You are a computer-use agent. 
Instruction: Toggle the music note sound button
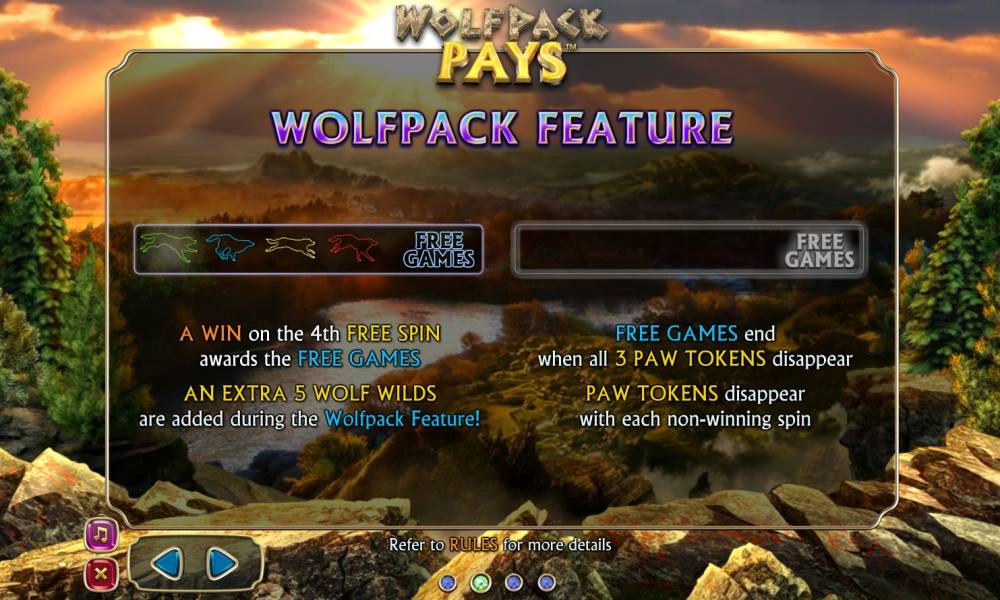tap(102, 535)
